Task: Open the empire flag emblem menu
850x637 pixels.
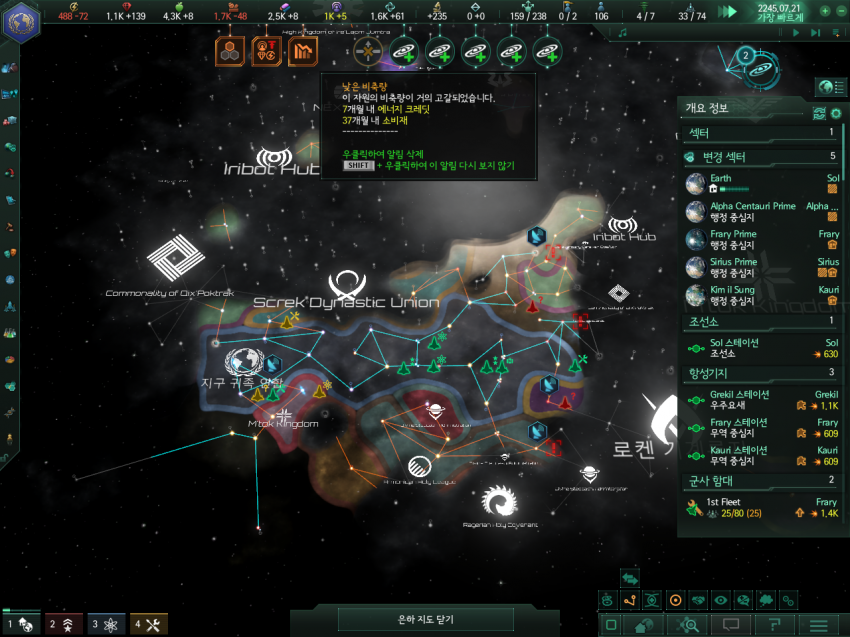Action: click(21, 21)
